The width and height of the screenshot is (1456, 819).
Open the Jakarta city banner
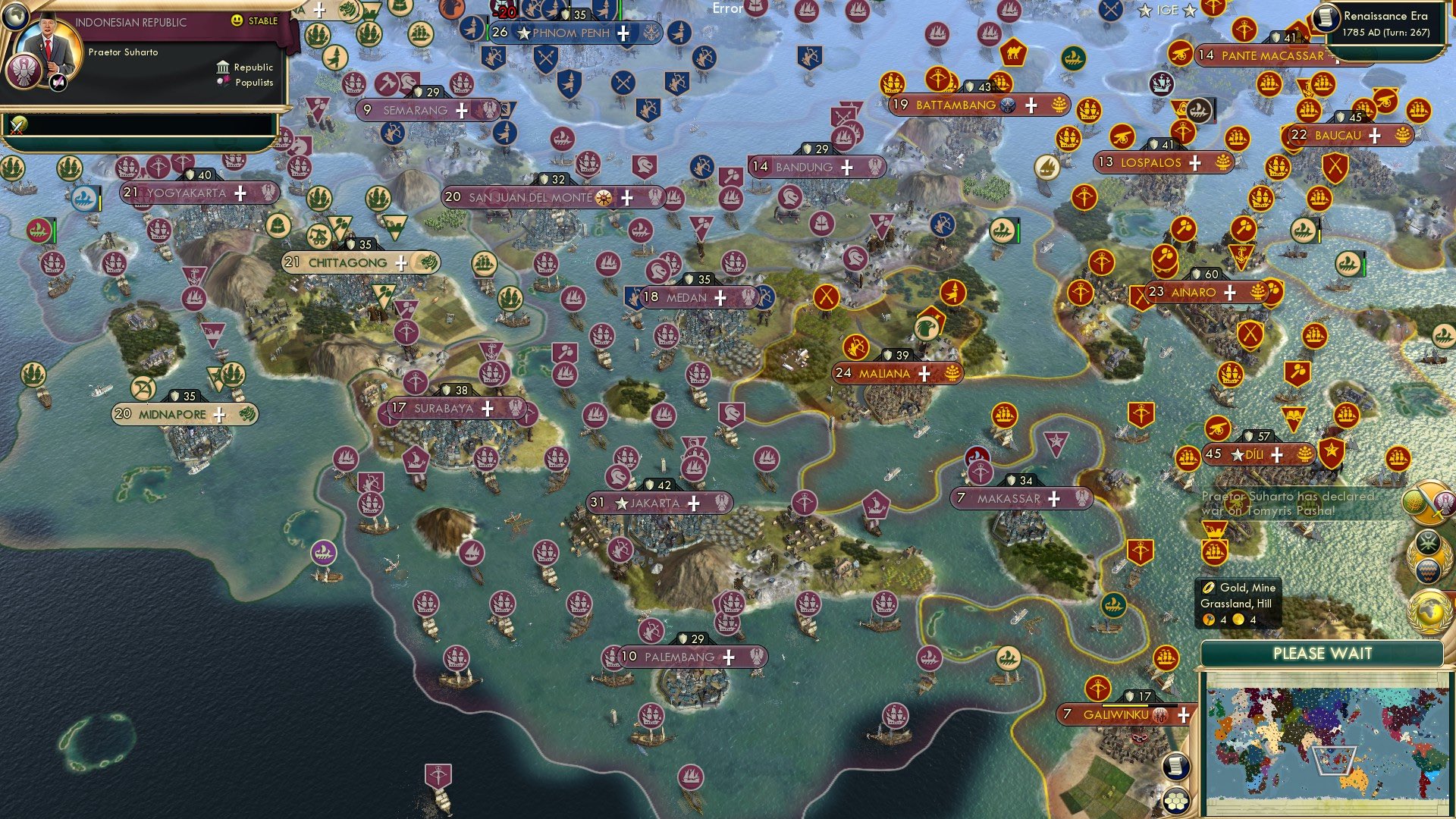point(658,503)
